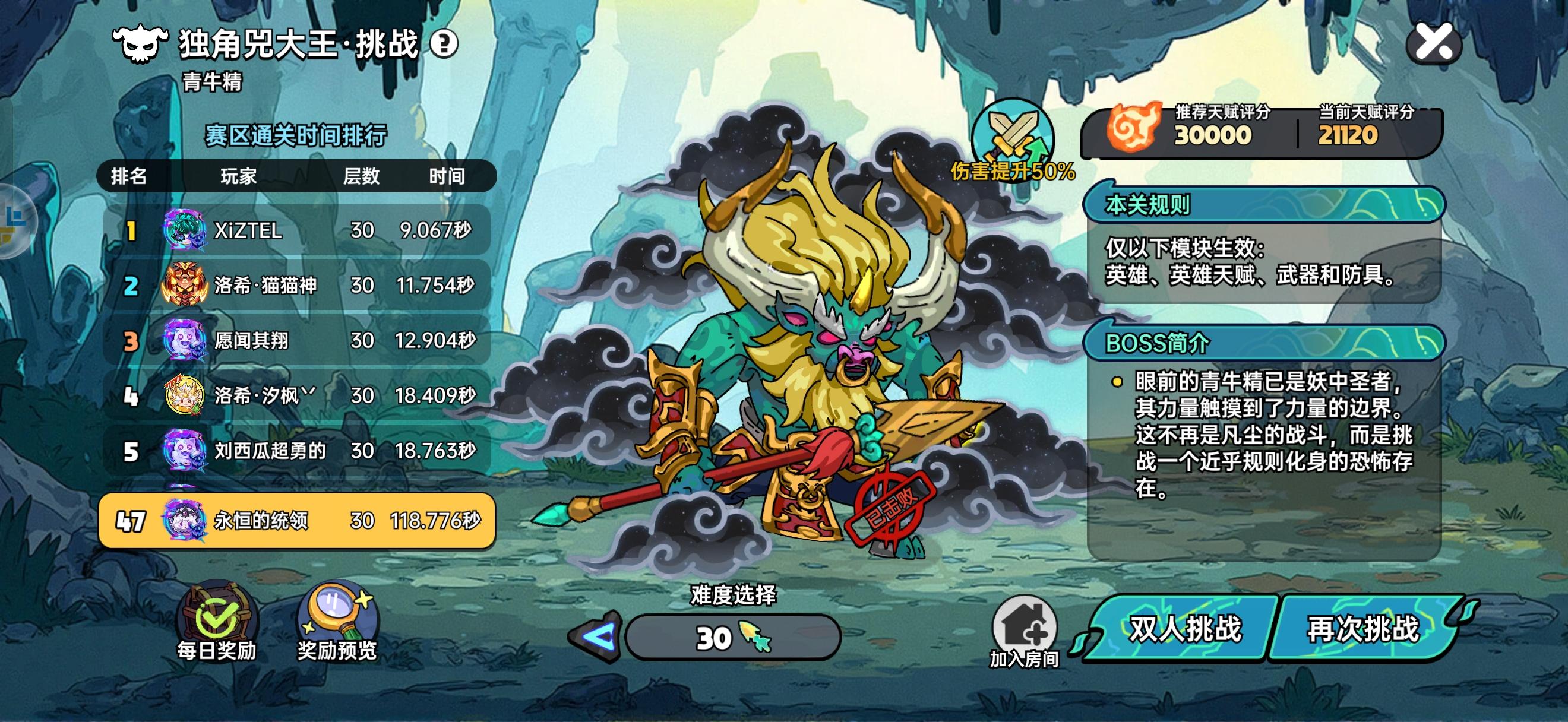The height and width of the screenshot is (722, 1568).
Task: Click the left arrow to lower difficulty
Action: pos(599,638)
